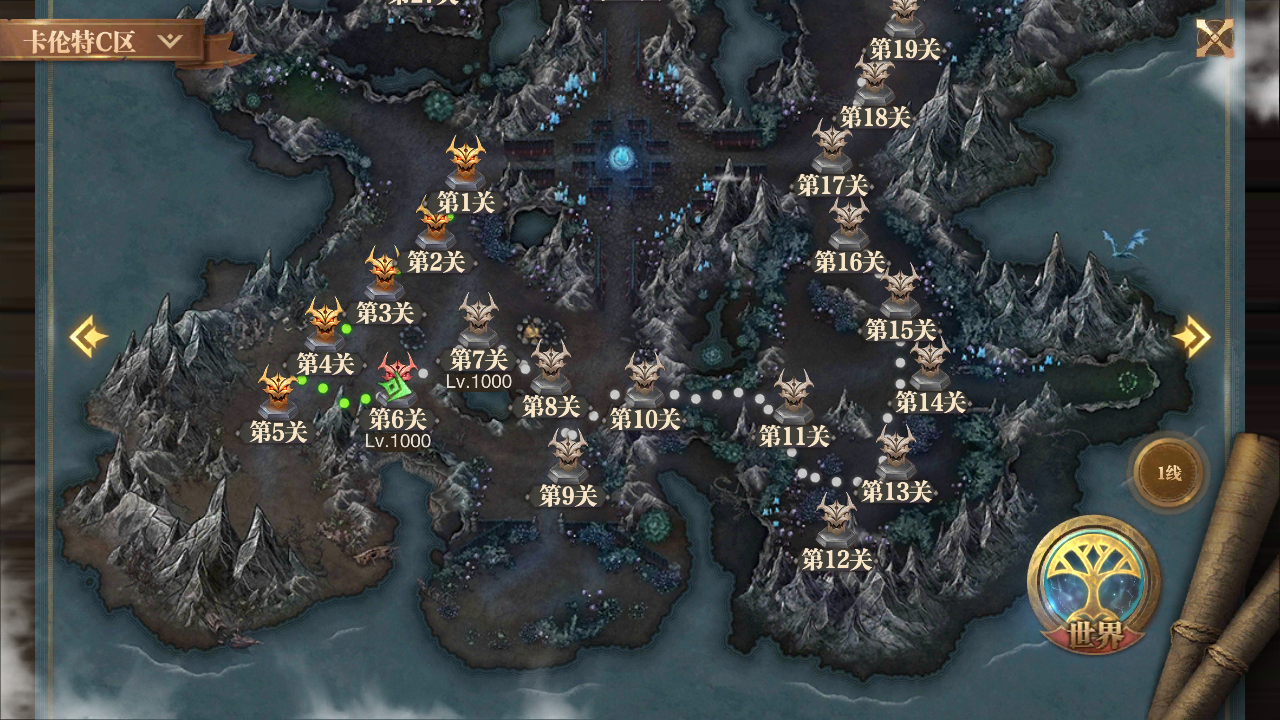
Task: Go to the next map with the right arrow
Action: (x=1192, y=337)
